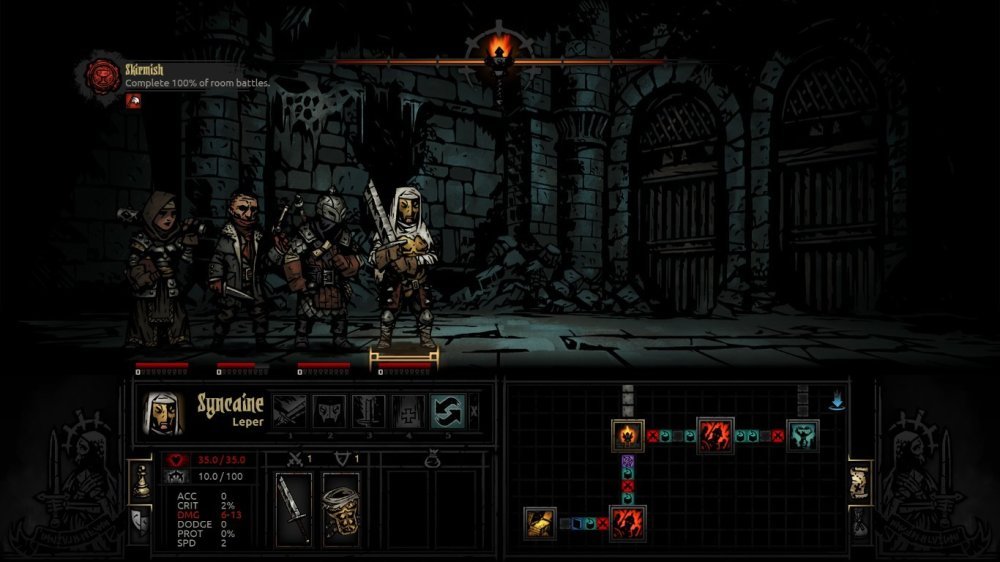
Task: Open the map scroll side tab
Action: (x=859, y=482)
